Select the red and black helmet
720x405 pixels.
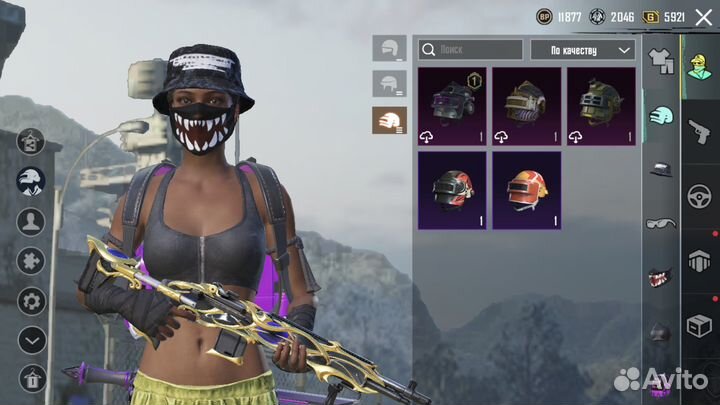click(x=452, y=189)
